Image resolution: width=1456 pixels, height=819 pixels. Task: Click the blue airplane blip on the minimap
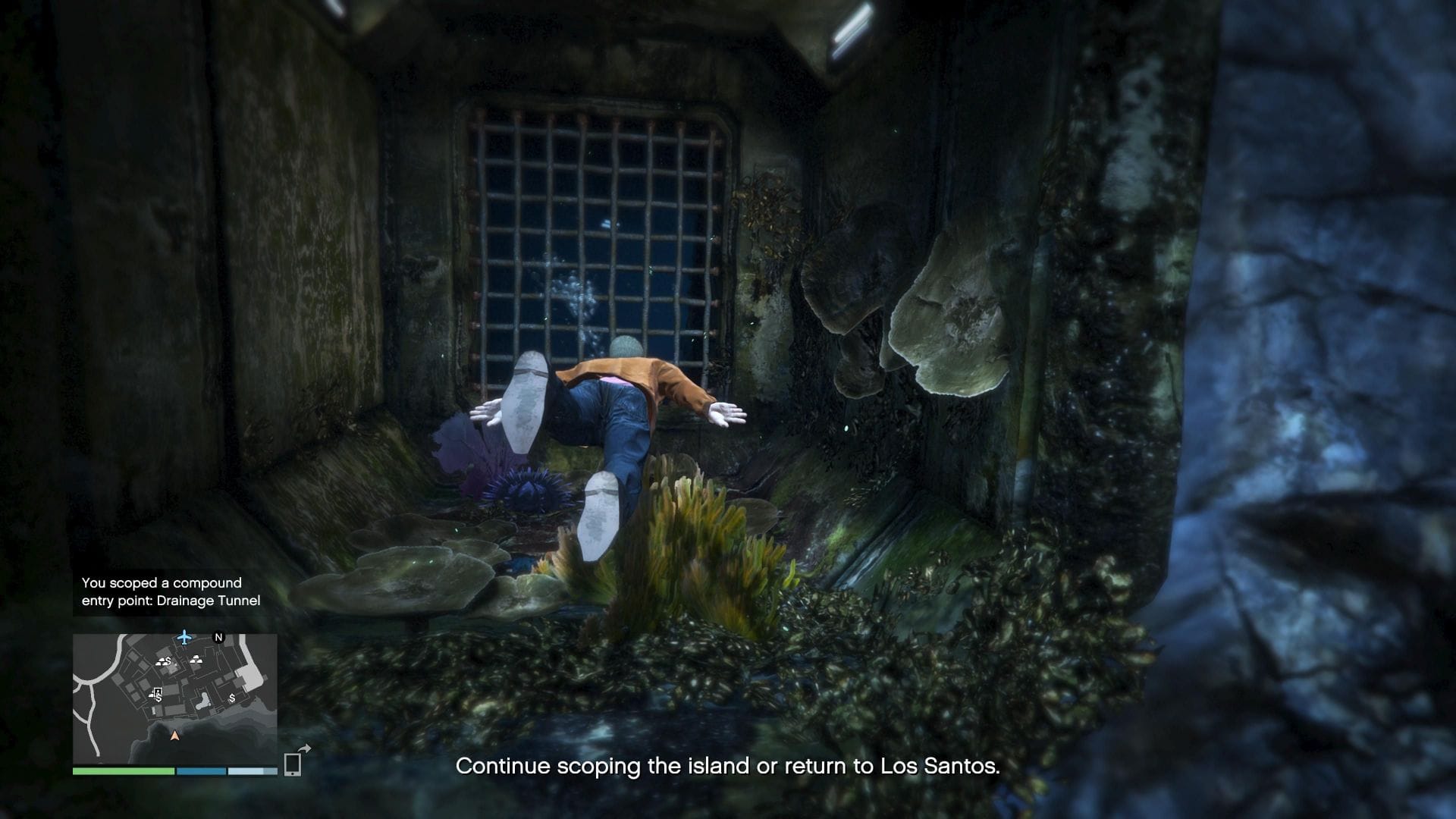coord(184,637)
